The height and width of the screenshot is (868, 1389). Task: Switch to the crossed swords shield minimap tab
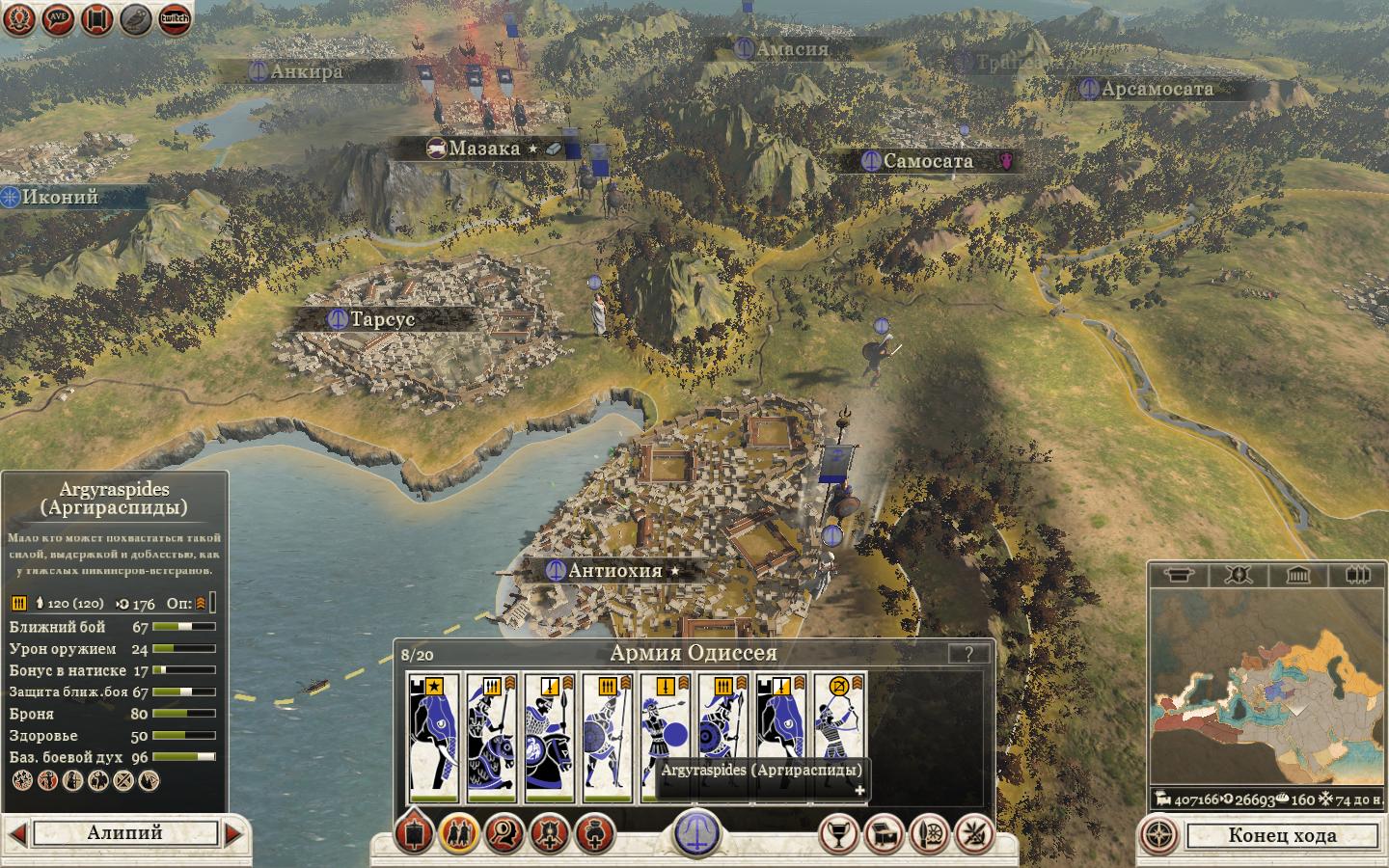pos(1239,576)
